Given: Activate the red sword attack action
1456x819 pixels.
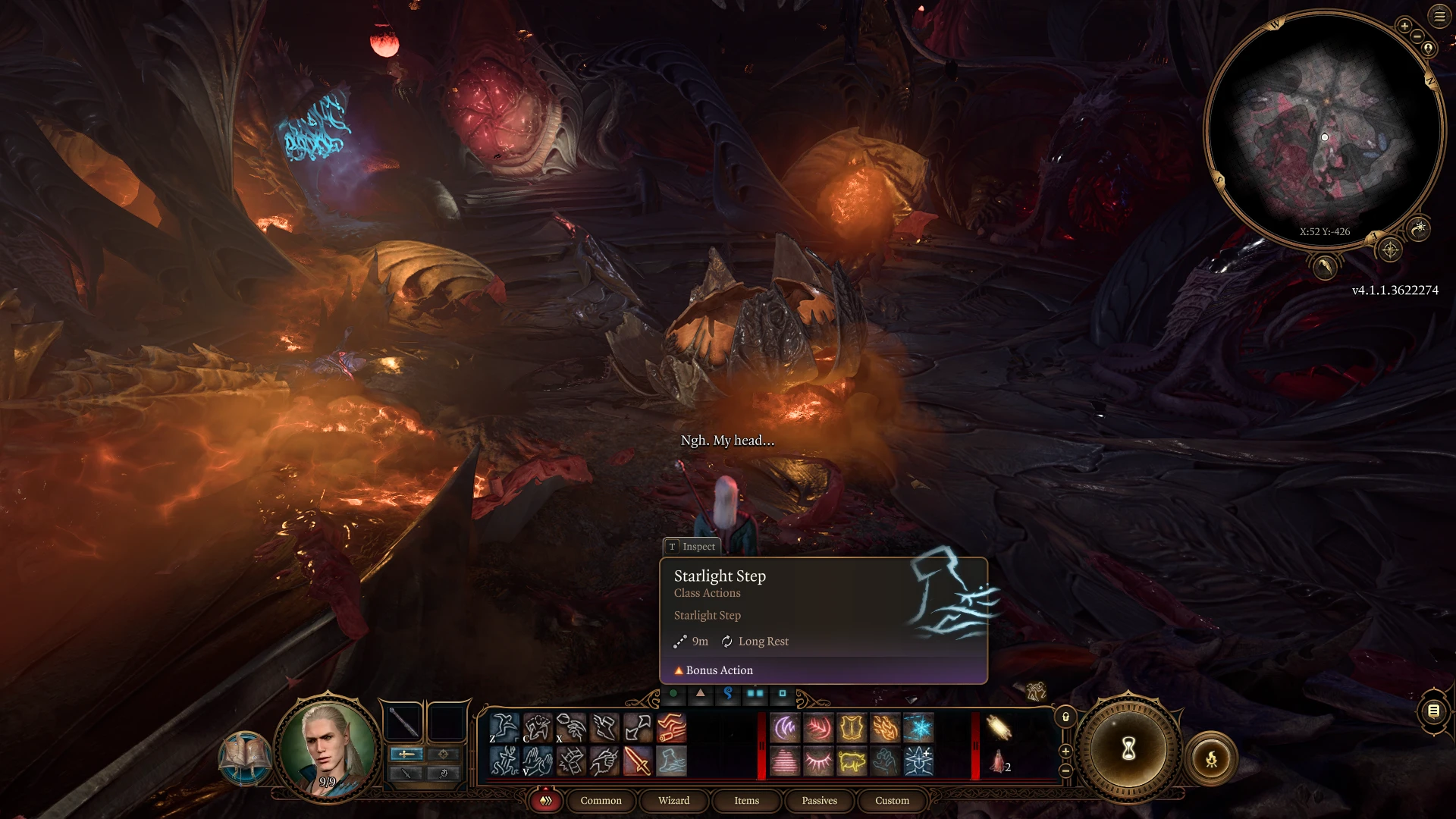Looking at the screenshot, I should click(638, 761).
